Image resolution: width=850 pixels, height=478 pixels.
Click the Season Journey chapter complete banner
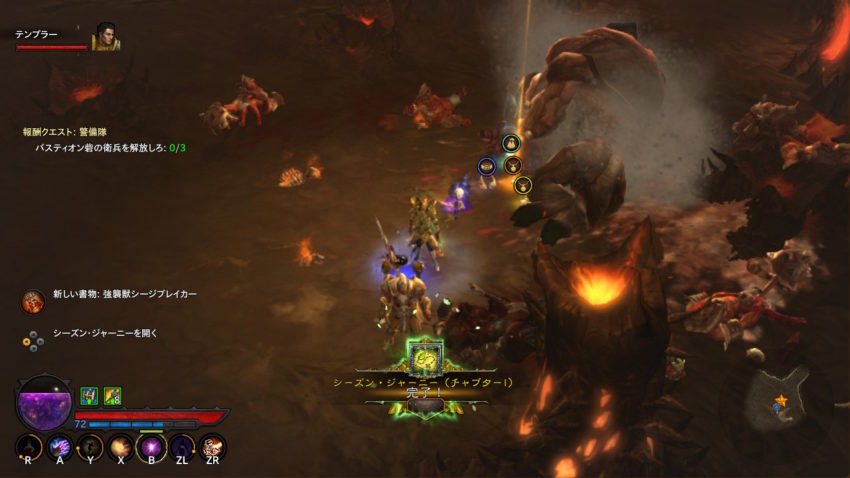point(424,385)
